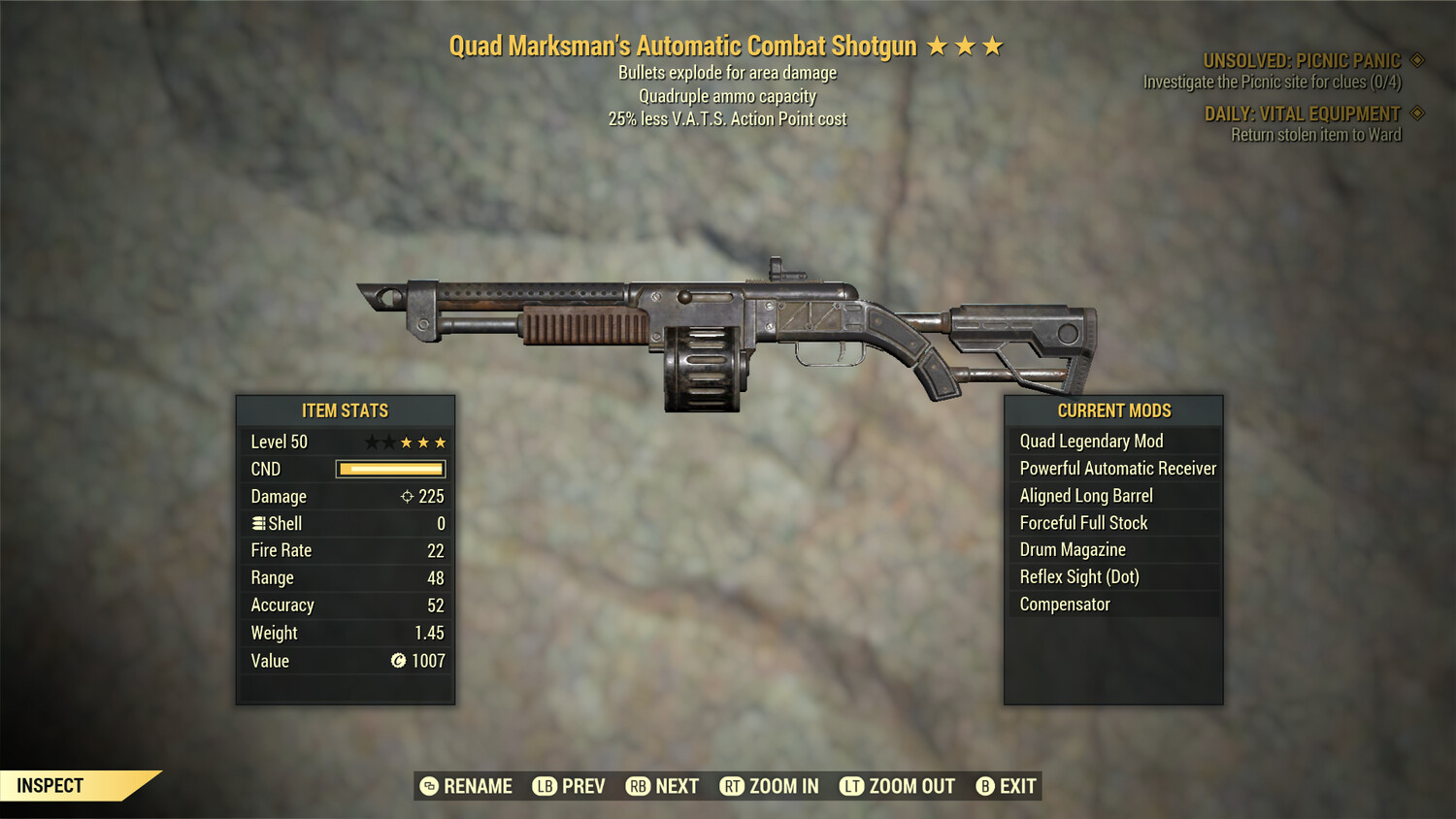This screenshot has width=1456, height=819.
Task: Expand the ITEM STATS panel header
Action: pyautogui.click(x=346, y=409)
